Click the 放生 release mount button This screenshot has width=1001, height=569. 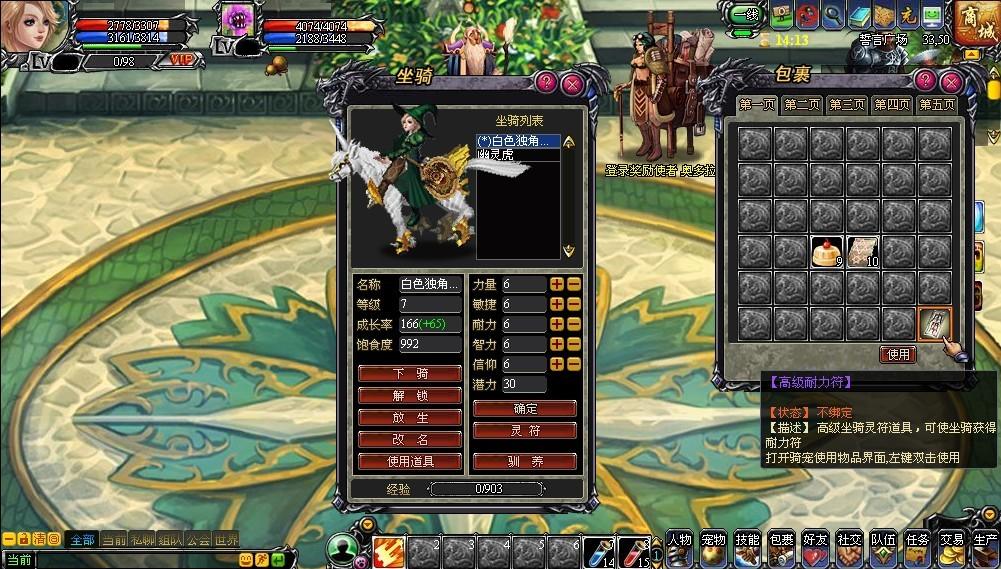click(x=410, y=417)
